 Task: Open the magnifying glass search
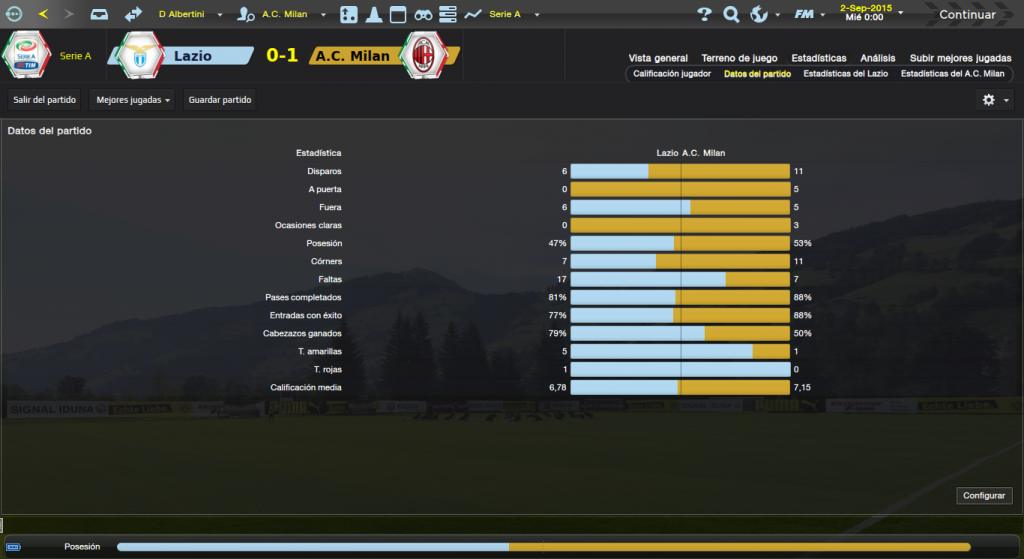tap(731, 15)
